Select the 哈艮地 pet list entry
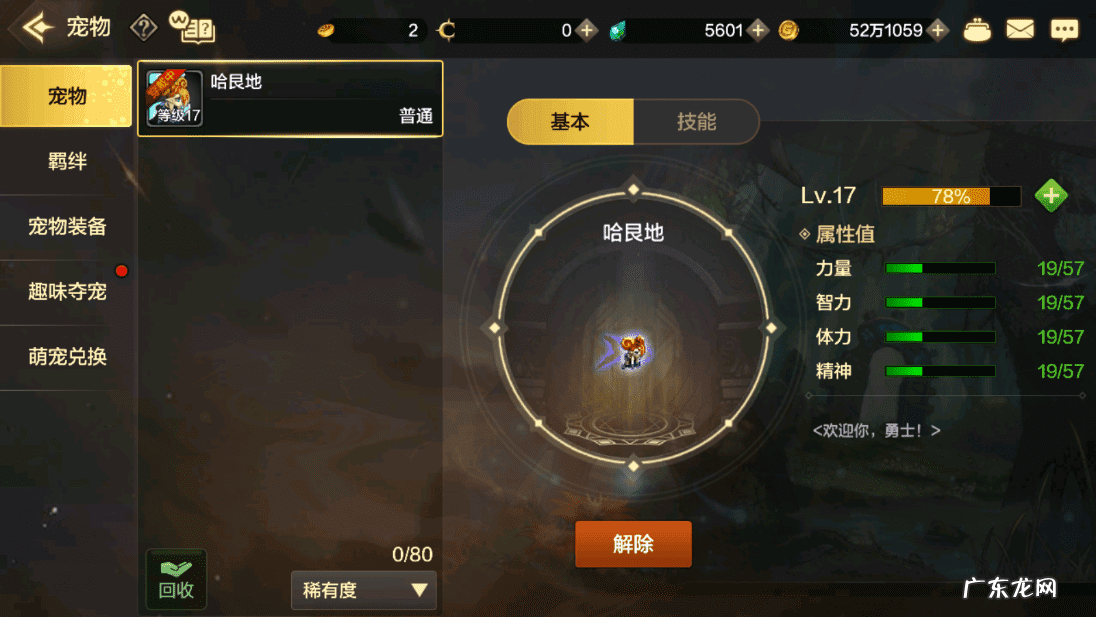 (290, 98)
